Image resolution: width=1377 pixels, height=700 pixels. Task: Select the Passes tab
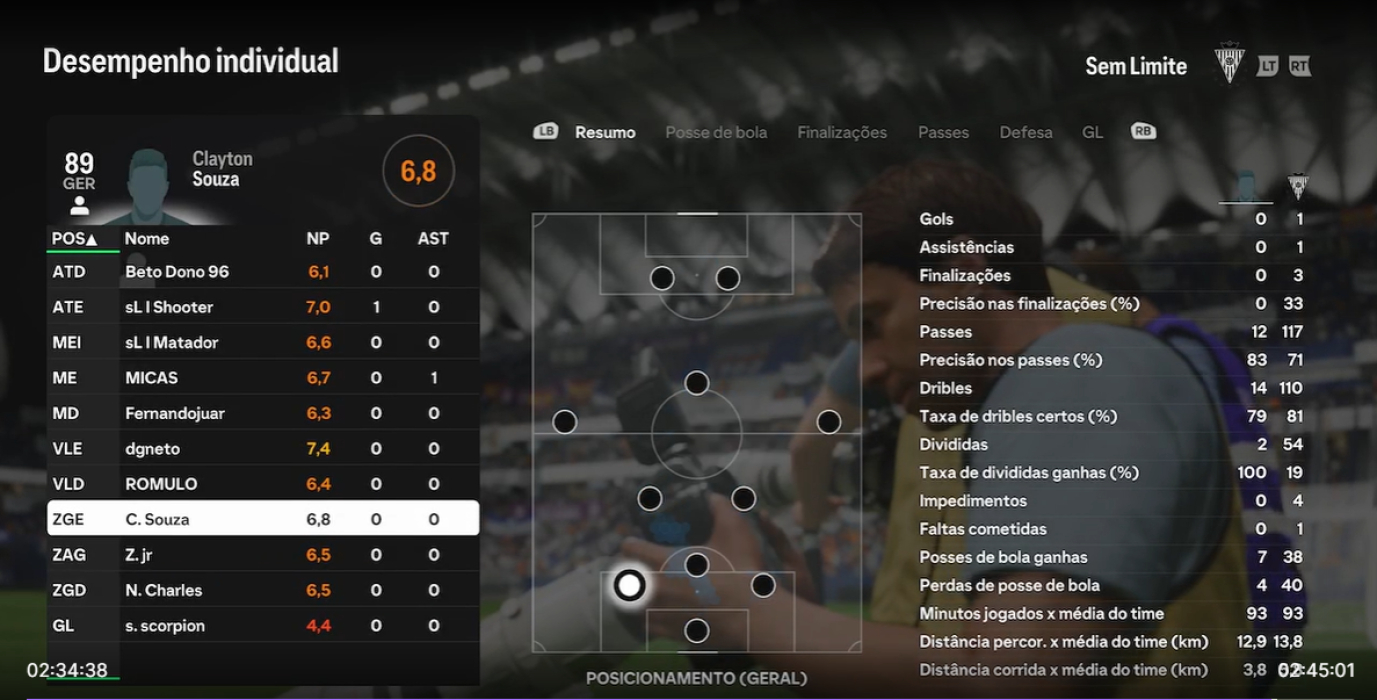tap(943, 132)
